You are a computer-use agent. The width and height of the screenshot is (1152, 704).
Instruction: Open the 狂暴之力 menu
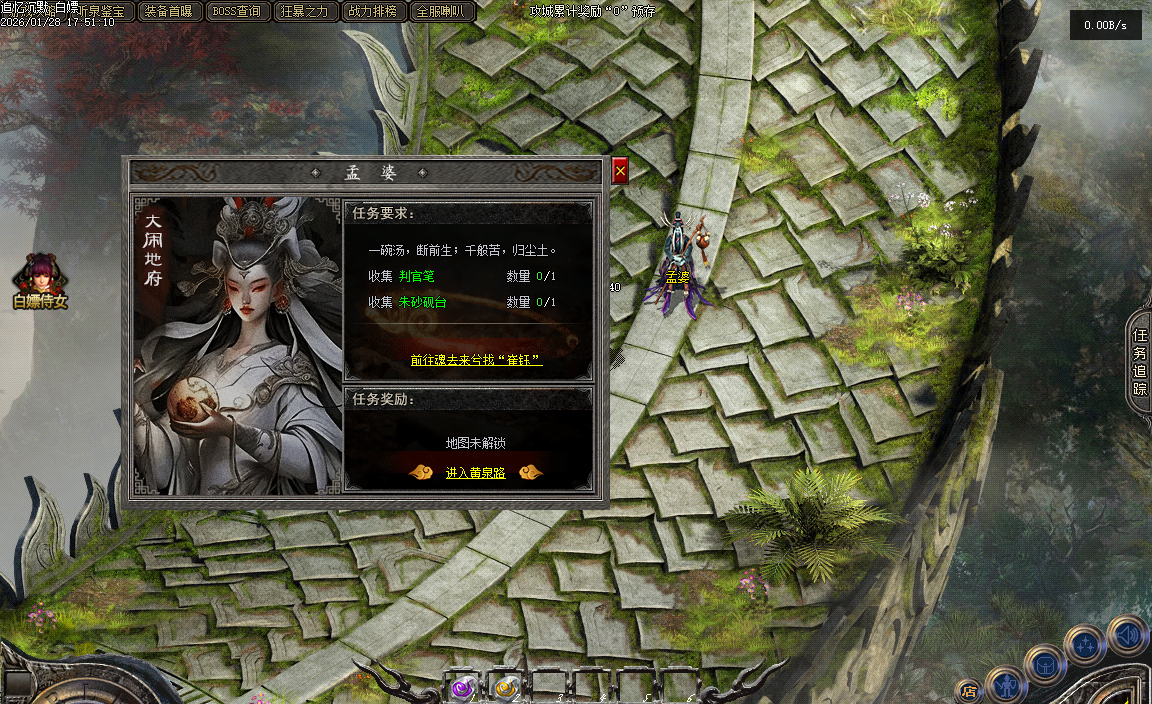point(305,12)
